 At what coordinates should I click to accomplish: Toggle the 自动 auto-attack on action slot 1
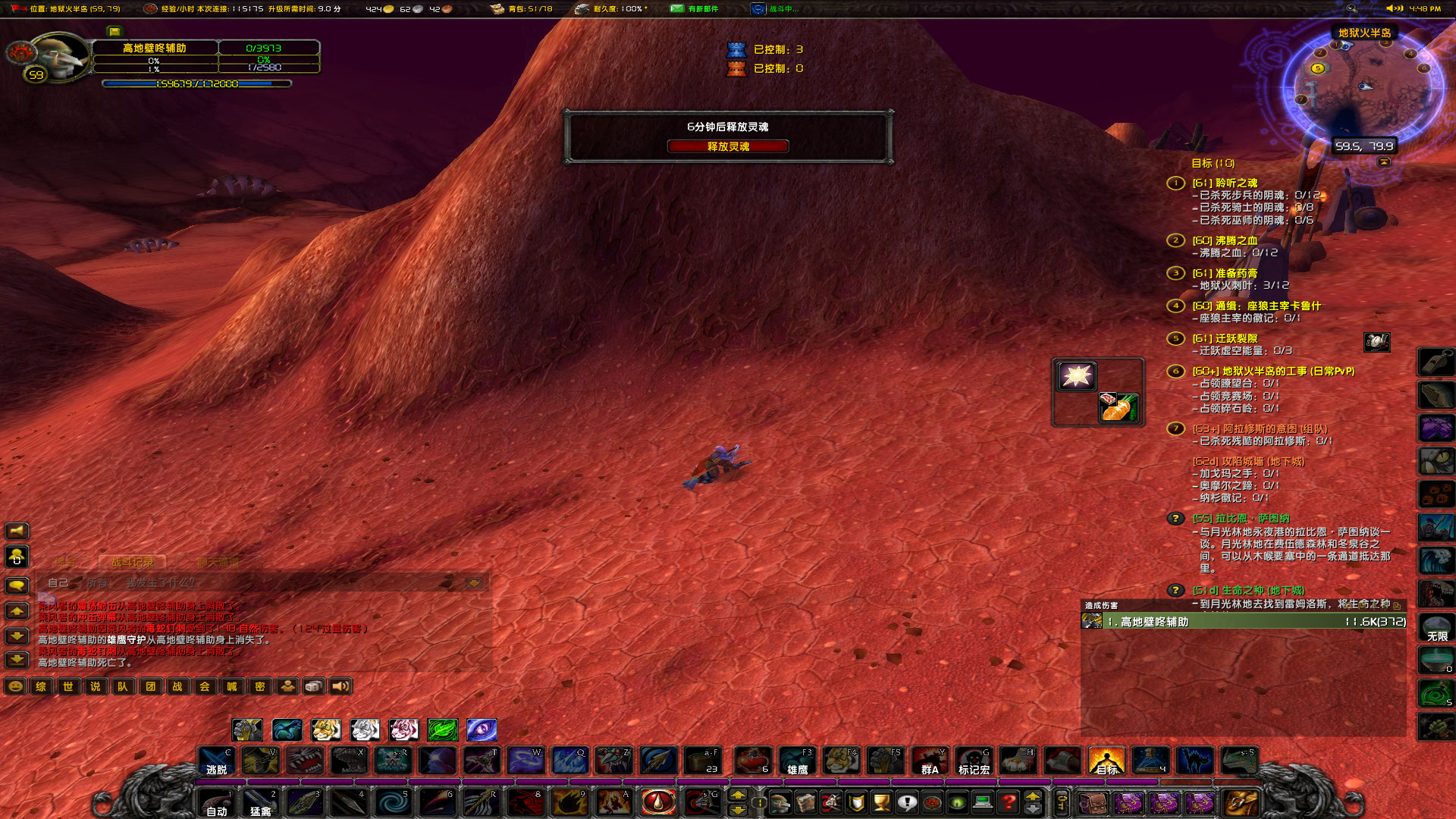(x=215, y=802)
